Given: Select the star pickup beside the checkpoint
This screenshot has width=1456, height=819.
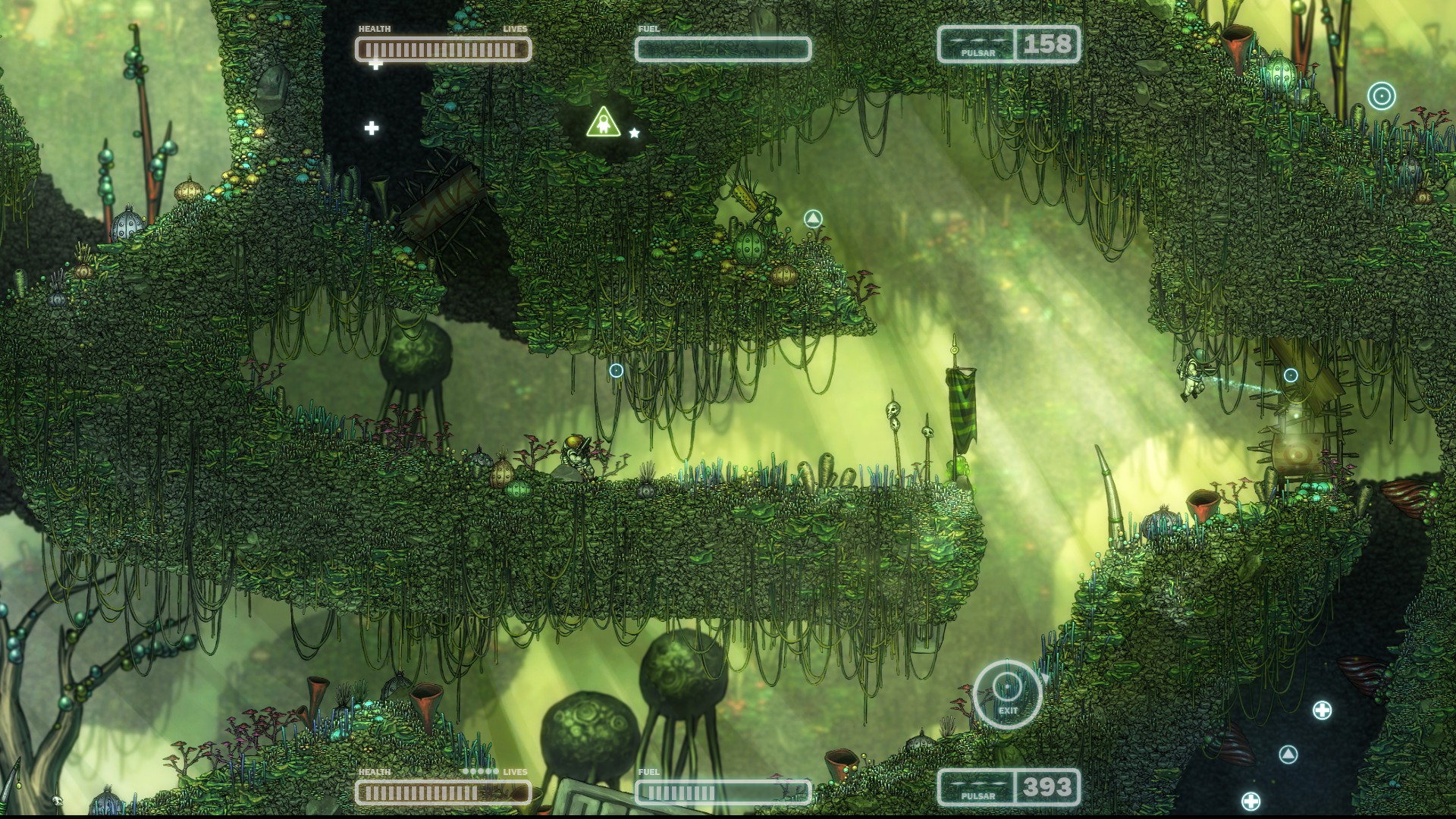Looking at the screenshot, I should pos(634,131).
